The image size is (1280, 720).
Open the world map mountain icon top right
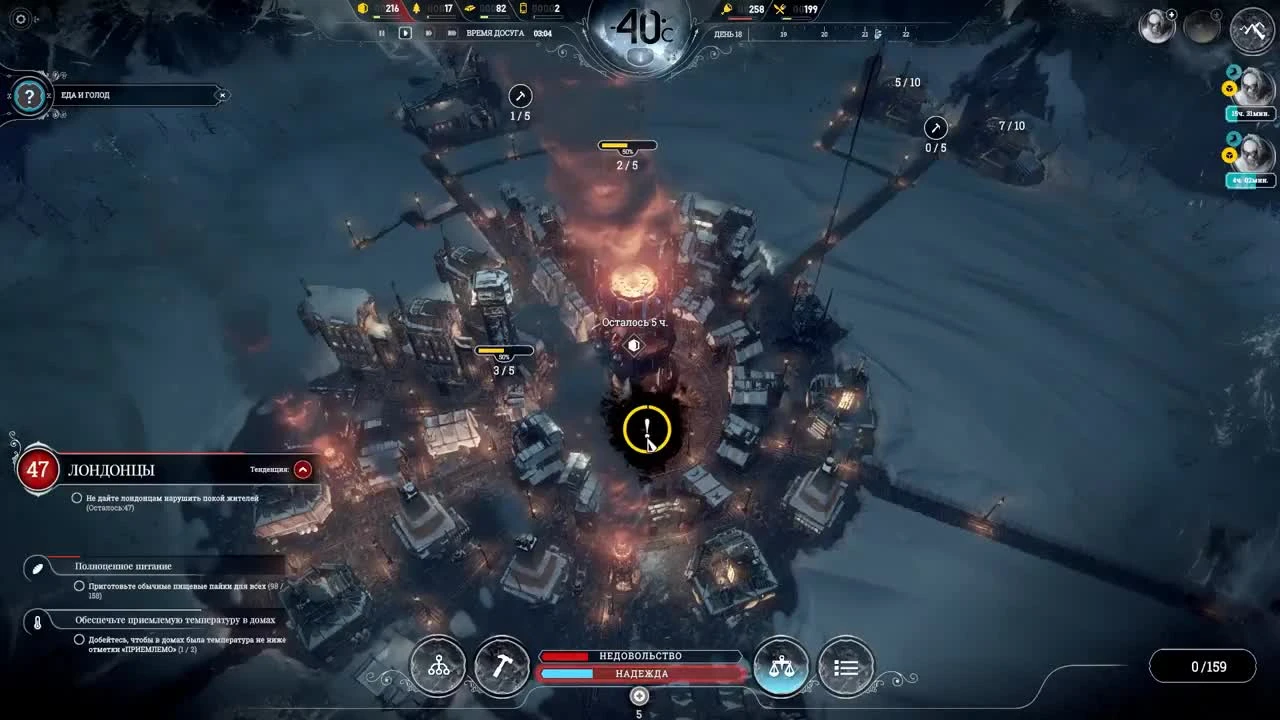1251,31
